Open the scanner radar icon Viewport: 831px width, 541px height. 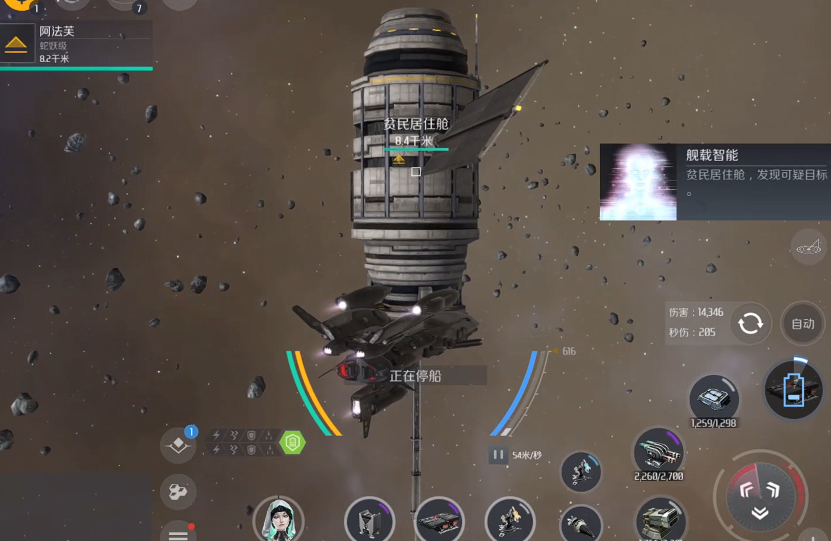pos(808,246)
